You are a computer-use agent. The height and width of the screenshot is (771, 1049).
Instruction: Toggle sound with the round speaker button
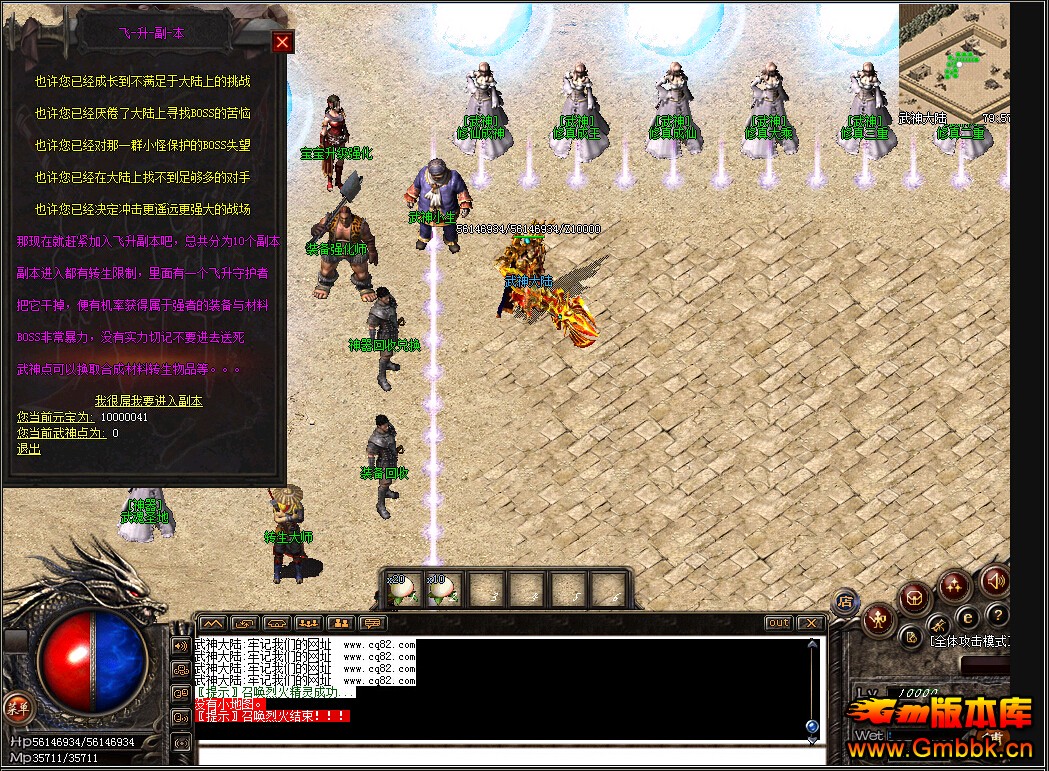pyautogui.click(x=994, y=580)
